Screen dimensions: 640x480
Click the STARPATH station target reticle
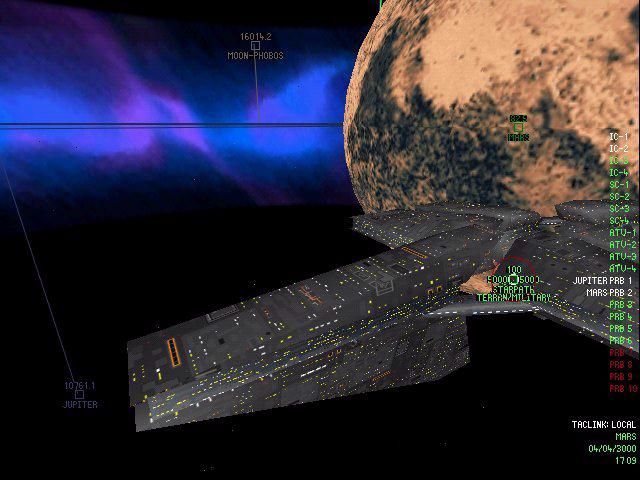tap(514, 279)
